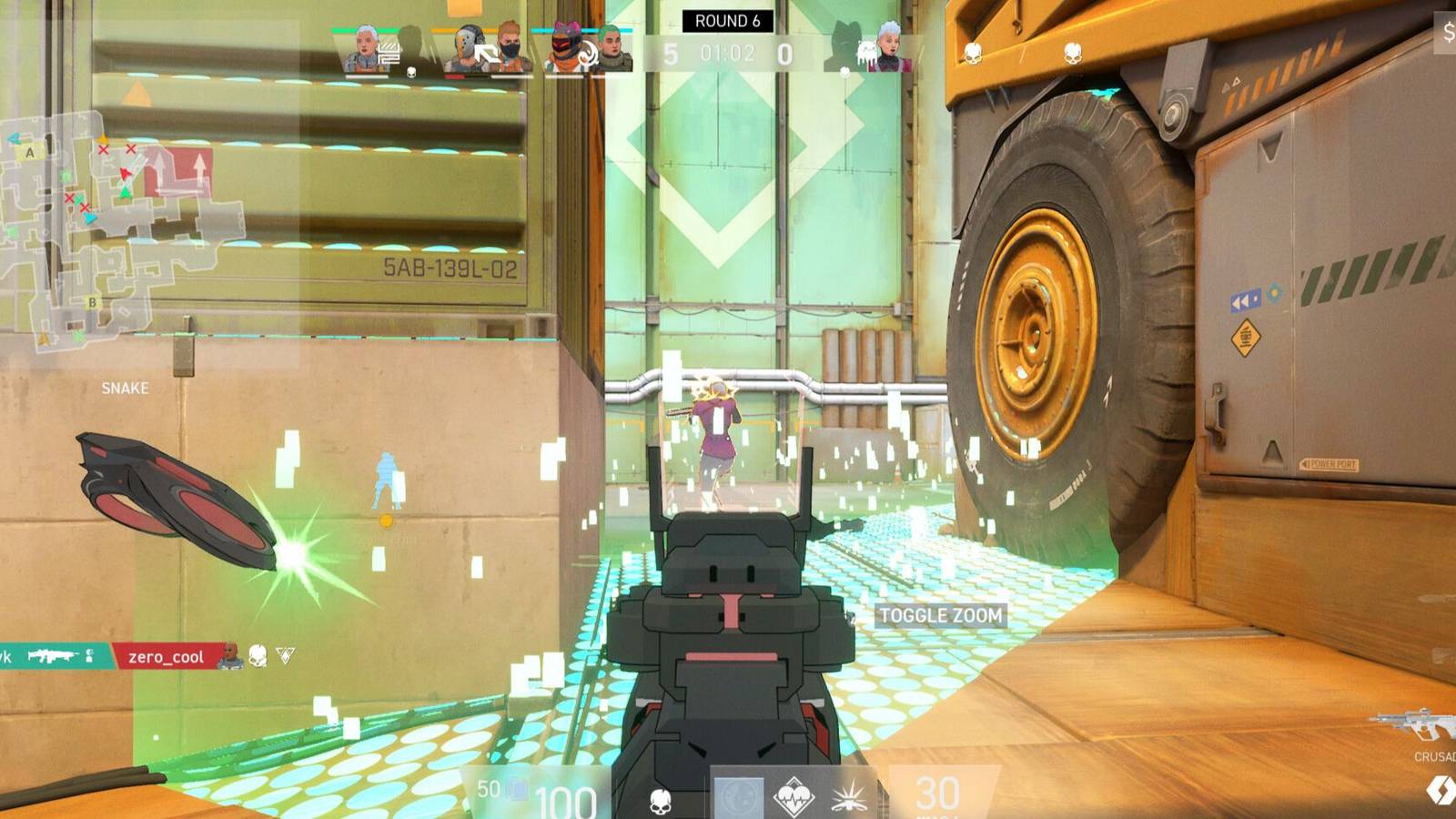Click the teammate health bar under first portrait

pyautogui.click(x=364, y=76)
